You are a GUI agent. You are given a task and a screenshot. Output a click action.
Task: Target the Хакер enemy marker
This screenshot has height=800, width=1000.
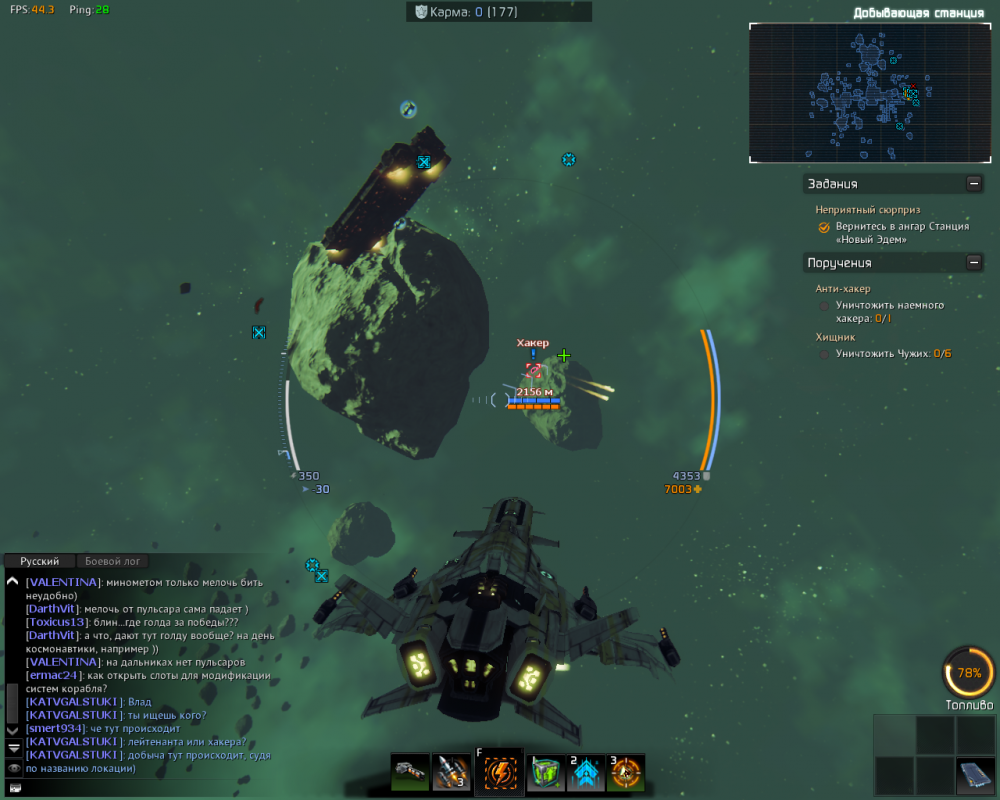pyautogui.click(x=534, y=370)
